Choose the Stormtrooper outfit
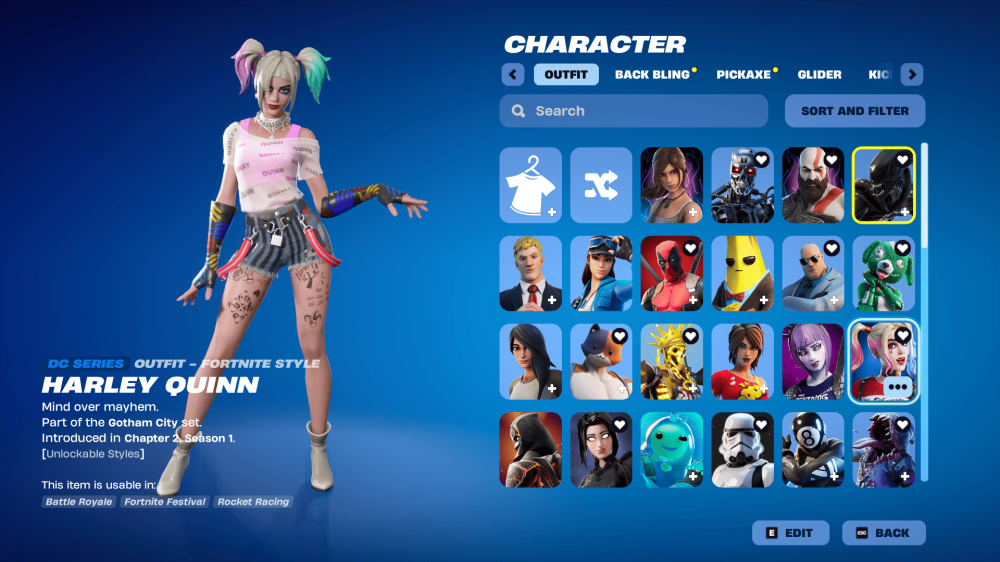The height and width of the screenshot is (562, 1000). pos(742,449)
